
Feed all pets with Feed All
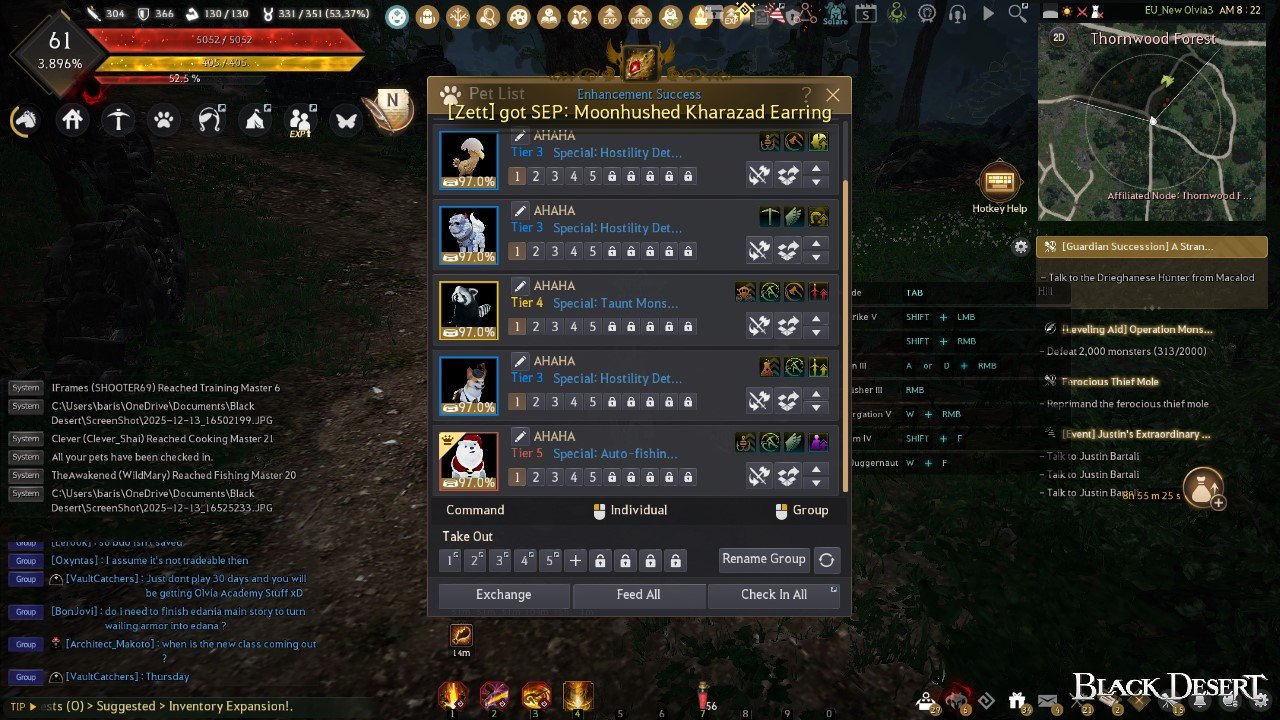(638, 595)
